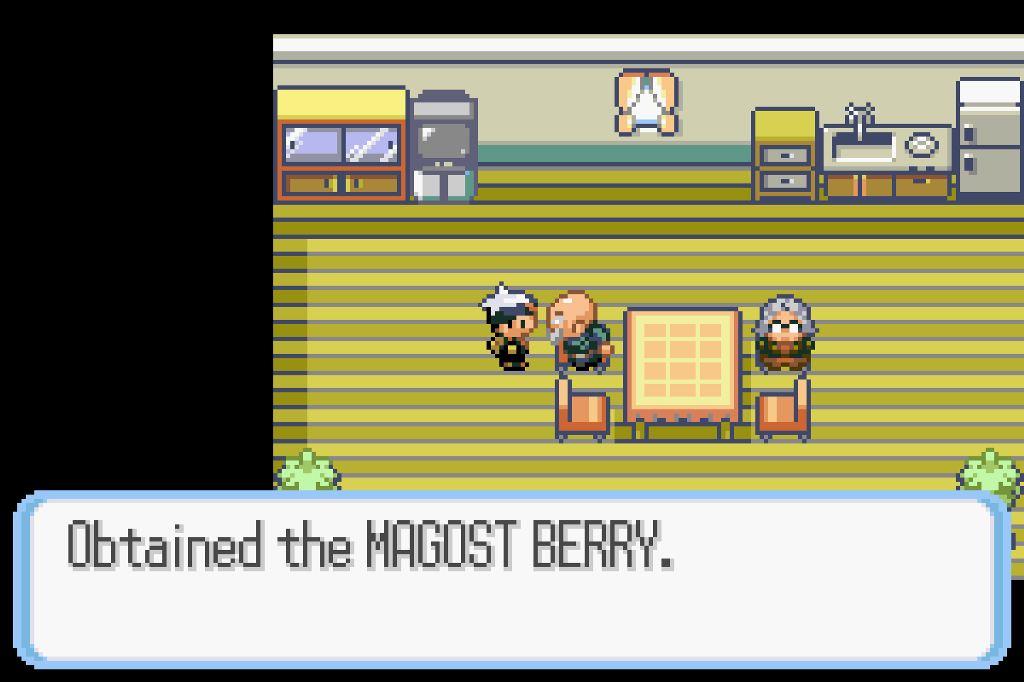Advance the Obtained MAGOST BERRY message box
This screenshot has width=1024, height=682.
[511, 578]
